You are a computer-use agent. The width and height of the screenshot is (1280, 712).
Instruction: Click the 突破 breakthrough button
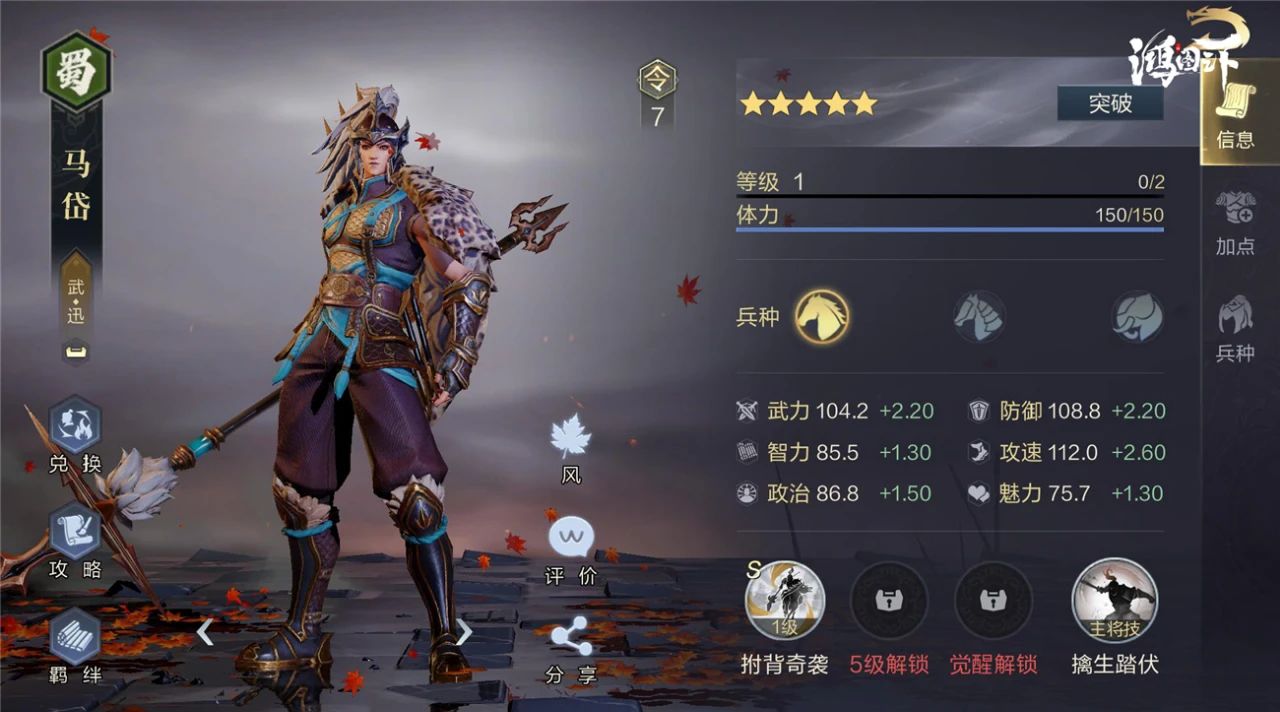click(1110, 103)
